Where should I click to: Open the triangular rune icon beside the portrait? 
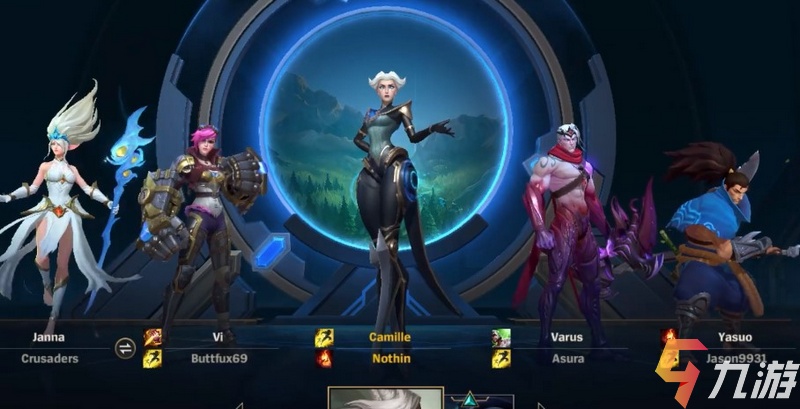click(467, 402)
